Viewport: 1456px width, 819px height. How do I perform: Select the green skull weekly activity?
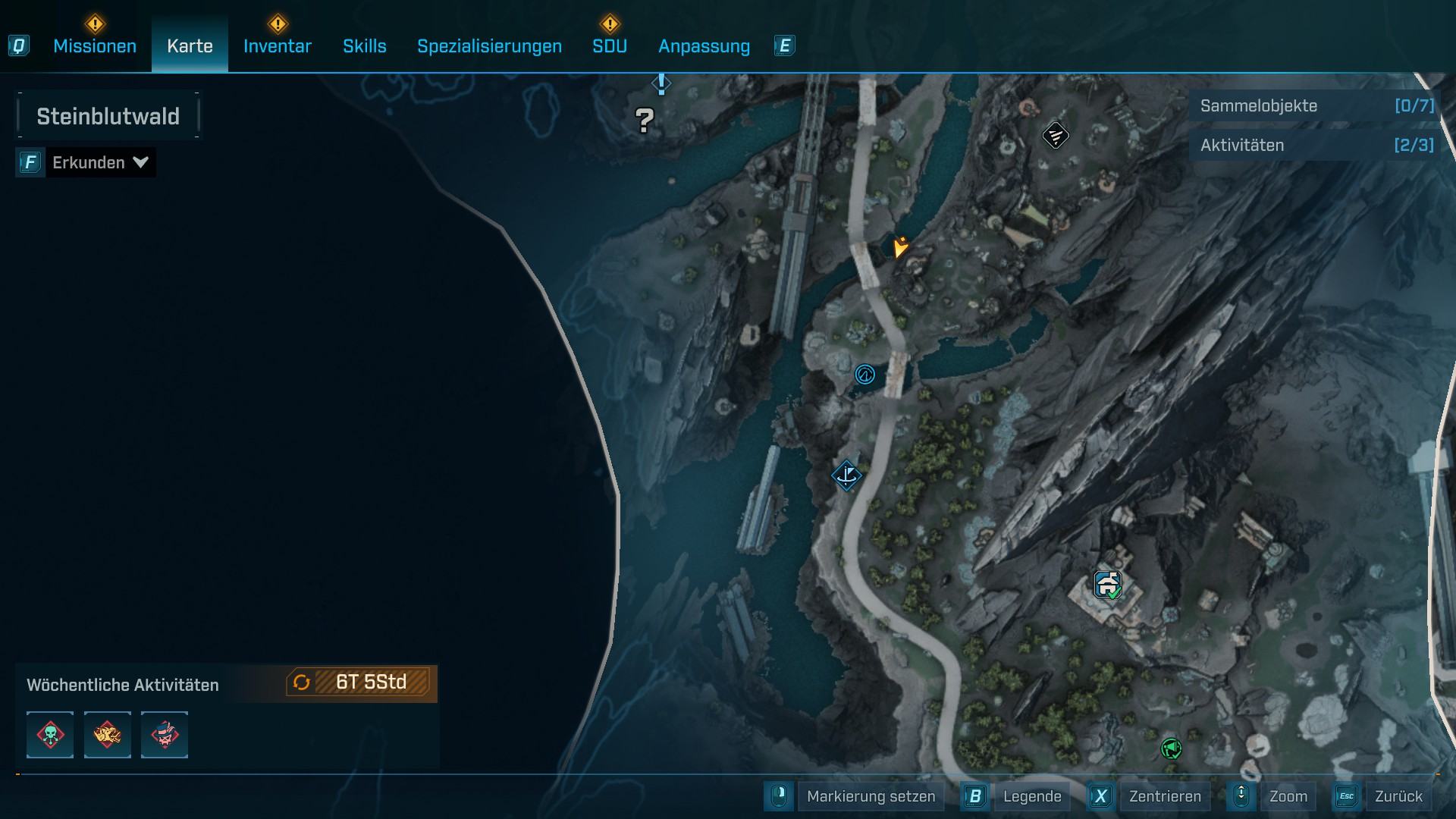tap(50, 735)
